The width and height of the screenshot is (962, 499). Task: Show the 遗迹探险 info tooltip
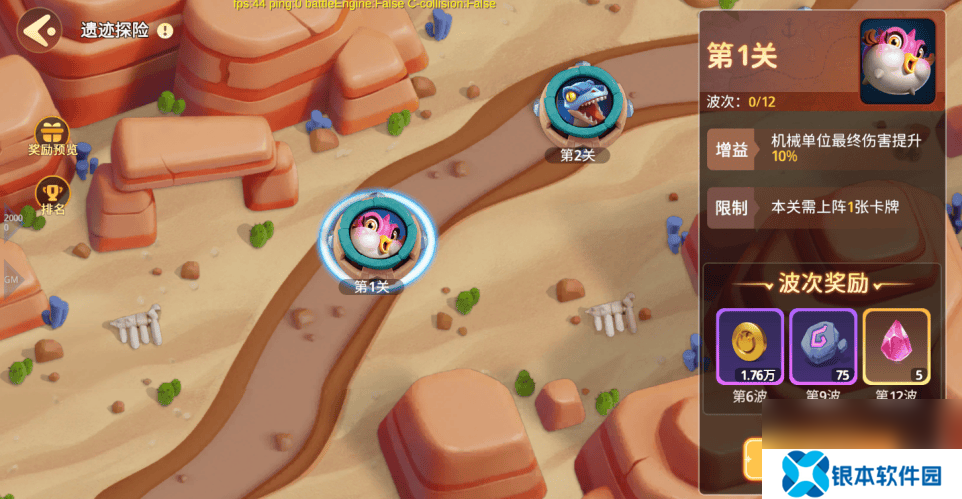coord(165,31)
